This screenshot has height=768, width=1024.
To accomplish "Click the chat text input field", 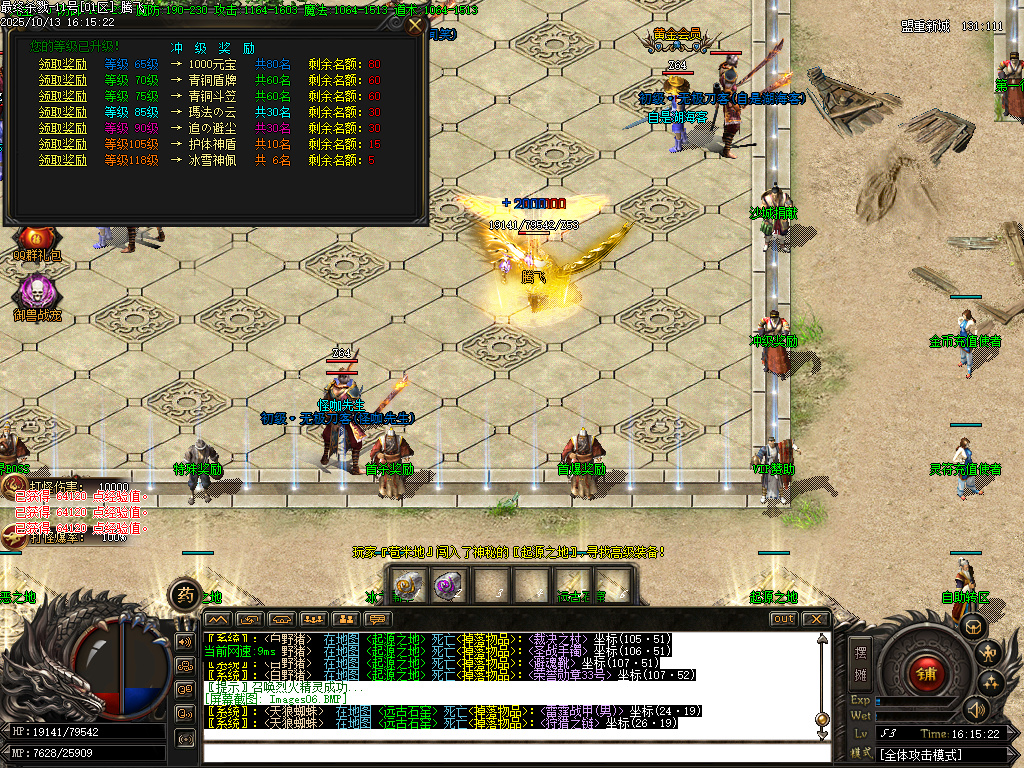I will tap(510, 751).
